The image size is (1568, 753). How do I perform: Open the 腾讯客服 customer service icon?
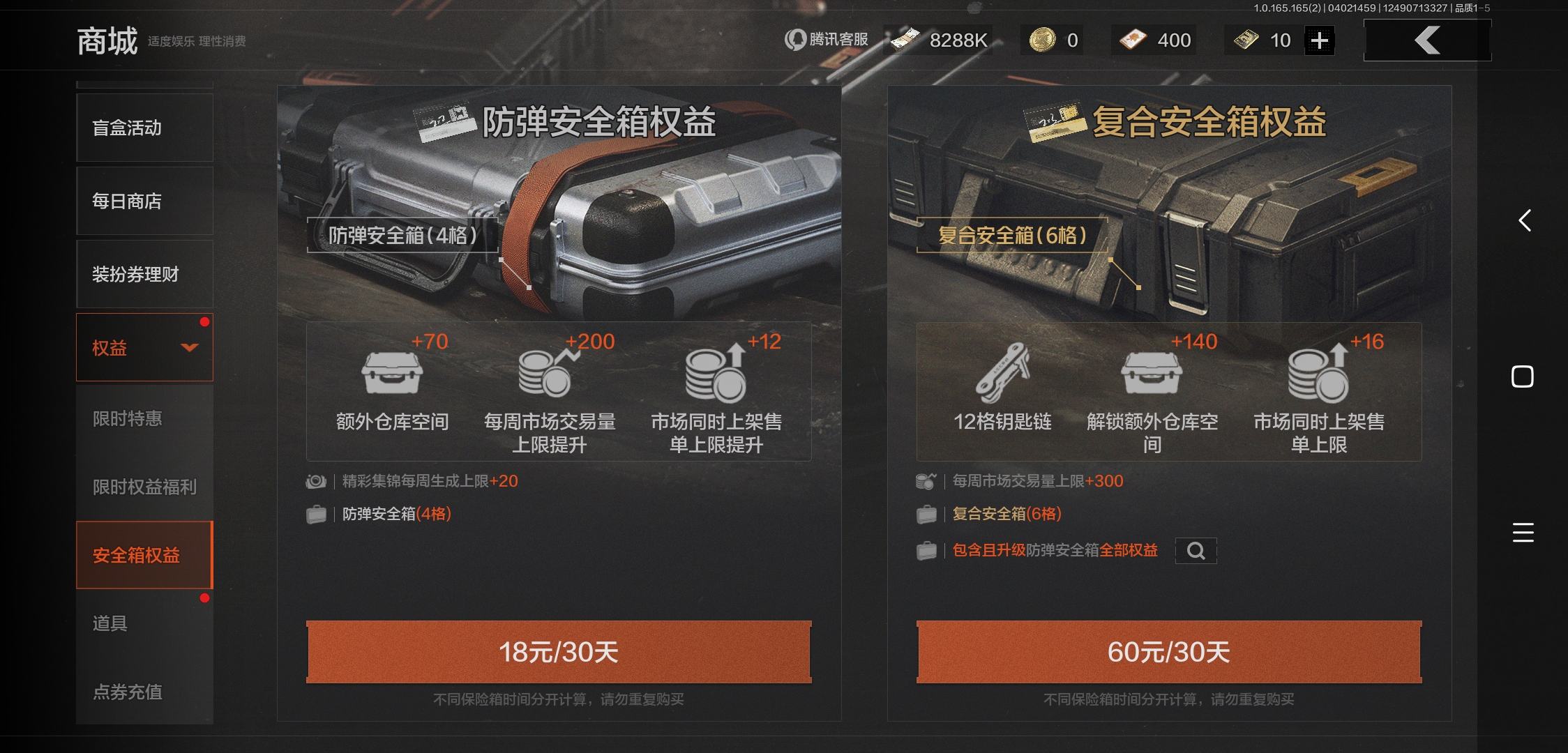(795, 40)
